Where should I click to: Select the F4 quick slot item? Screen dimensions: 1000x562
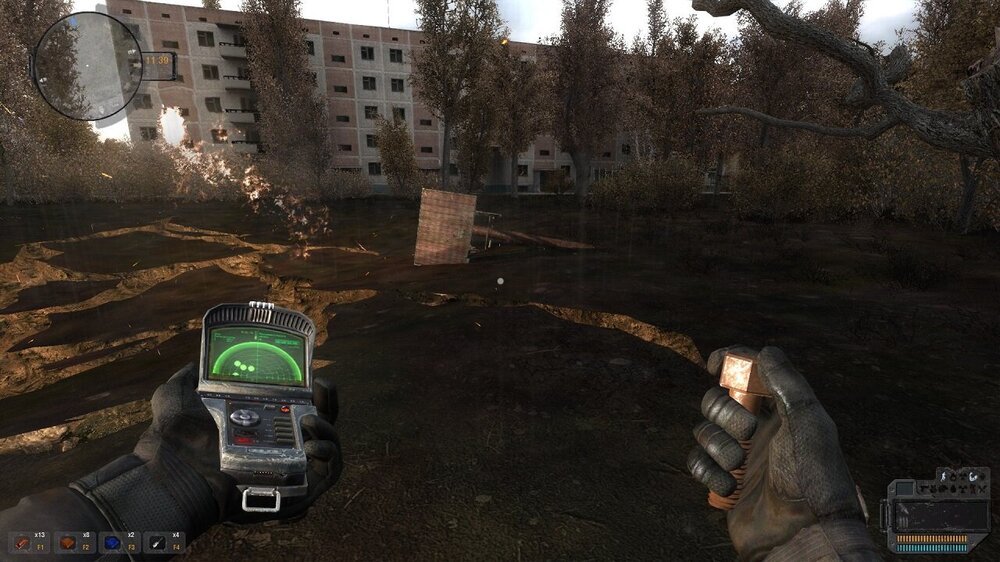159,541
